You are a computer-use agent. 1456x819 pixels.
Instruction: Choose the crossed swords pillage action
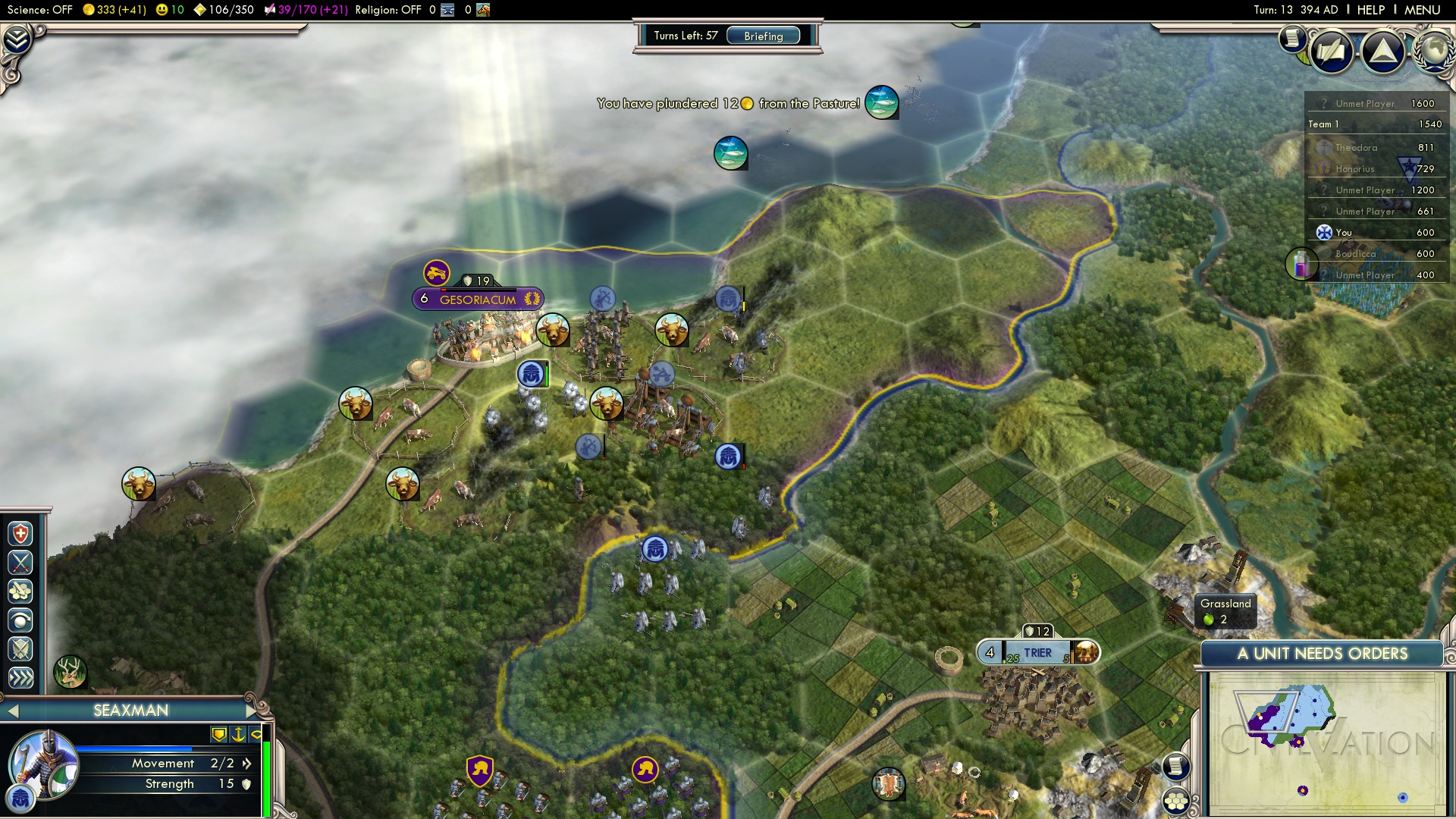coord(20,563)
